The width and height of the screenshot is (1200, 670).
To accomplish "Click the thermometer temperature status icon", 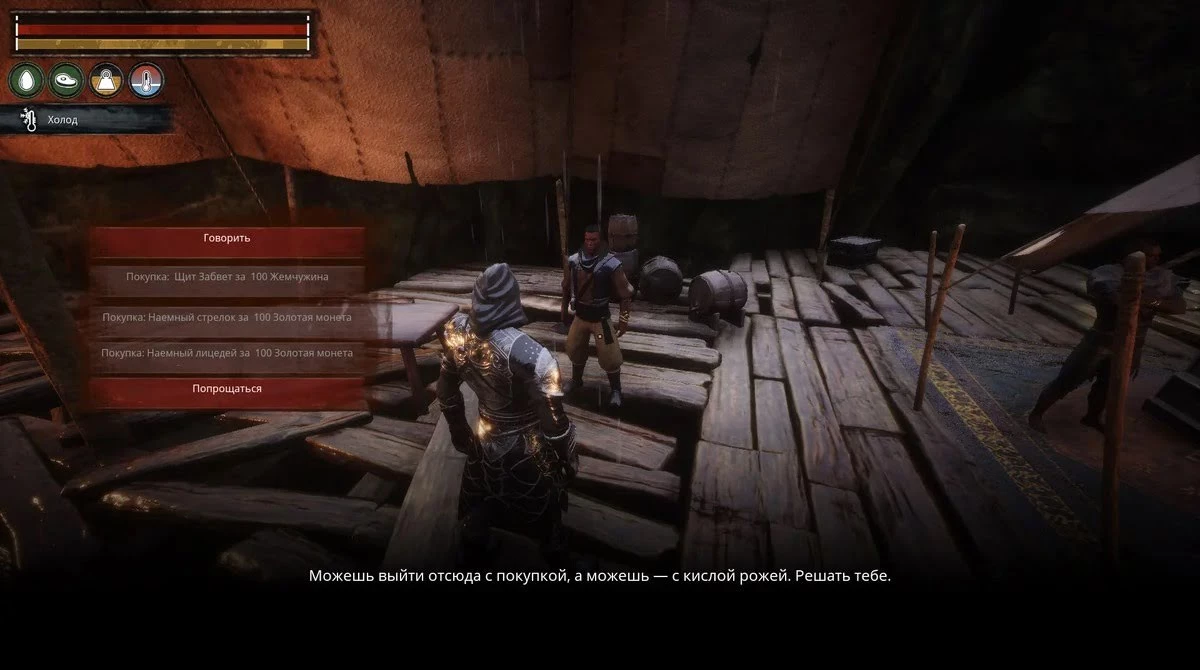I will 146,80.
